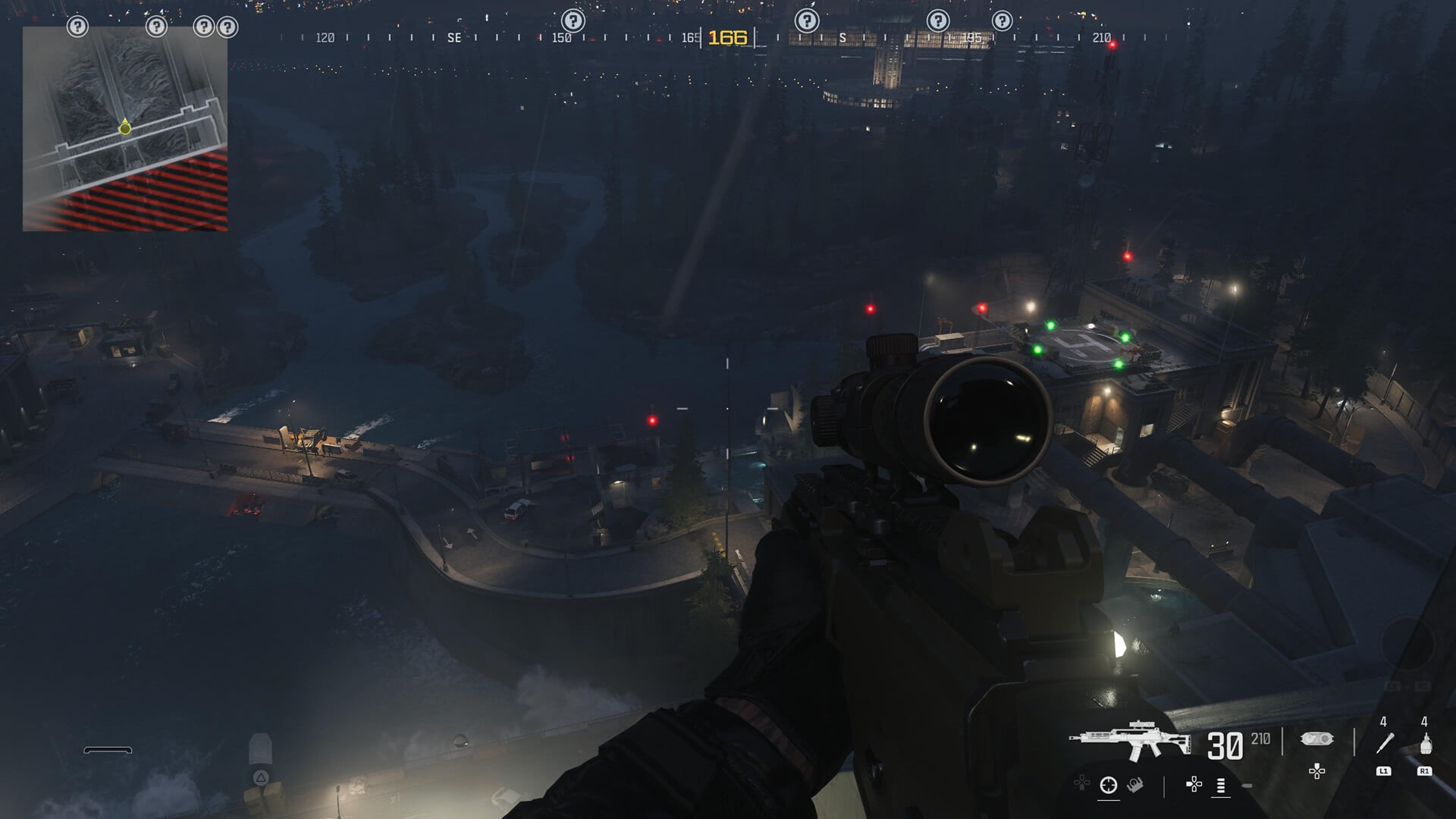
Task: Choose the stacked bullets fire mode icon
Action: click(1221, 785)
